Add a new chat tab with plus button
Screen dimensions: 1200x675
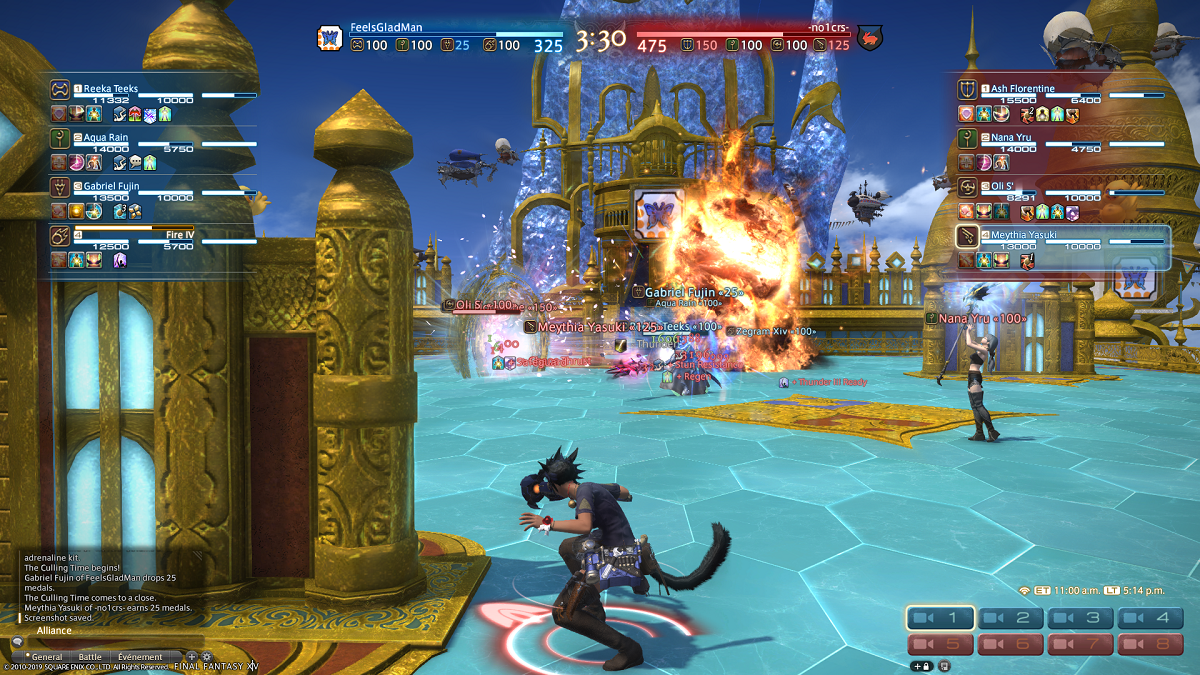(192, 657)
